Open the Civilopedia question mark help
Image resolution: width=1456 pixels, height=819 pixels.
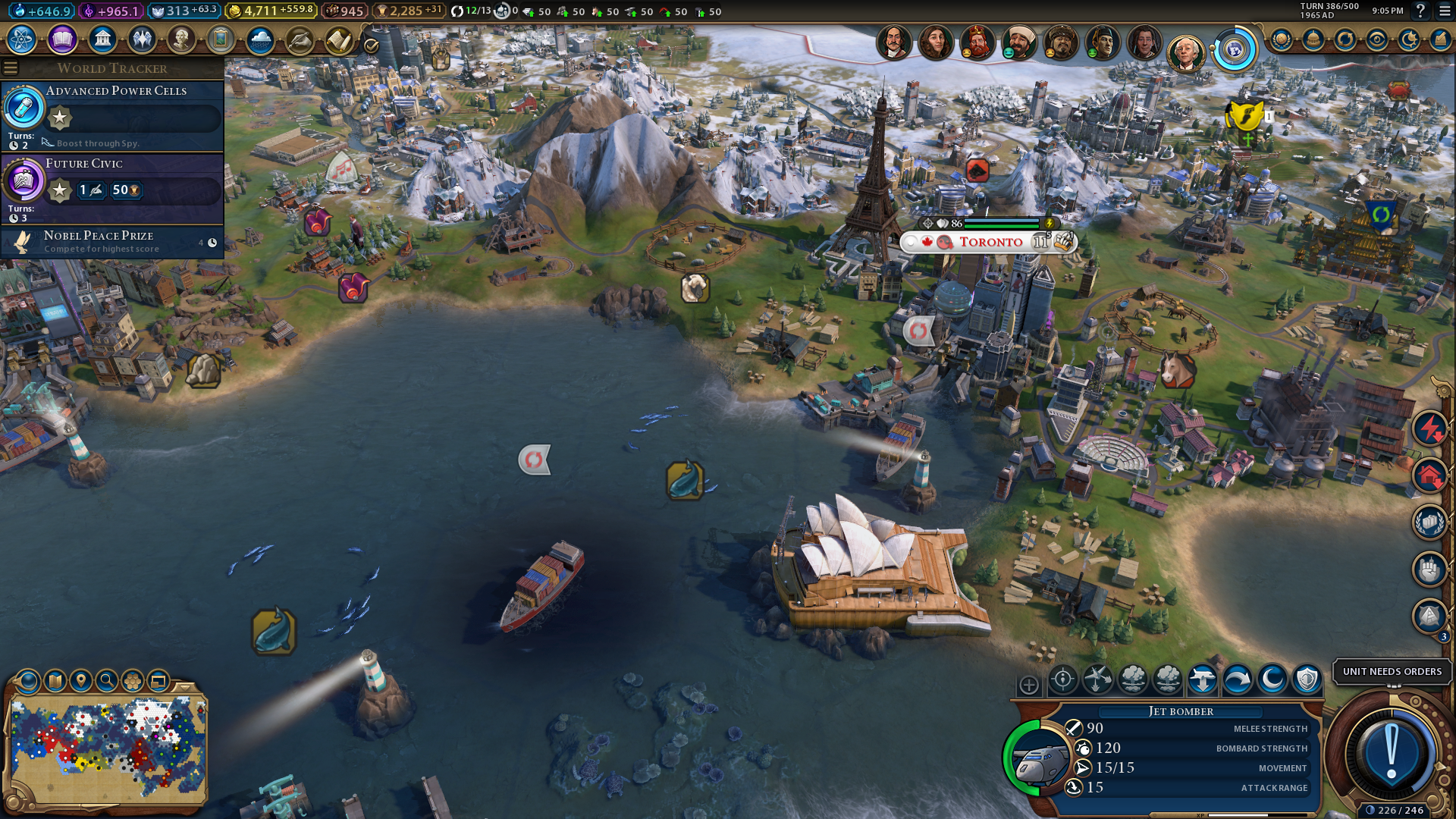click(1420, 11)
